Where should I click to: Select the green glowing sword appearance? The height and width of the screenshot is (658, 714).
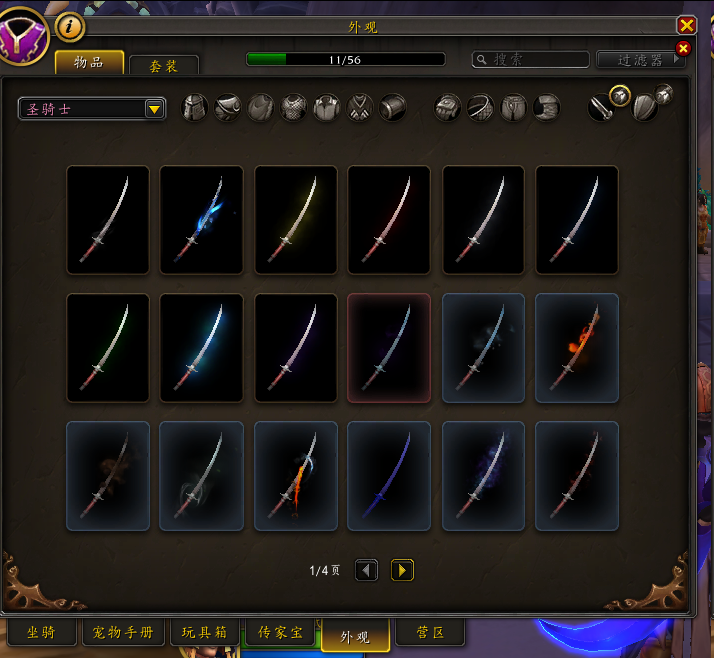coord(108,348)
